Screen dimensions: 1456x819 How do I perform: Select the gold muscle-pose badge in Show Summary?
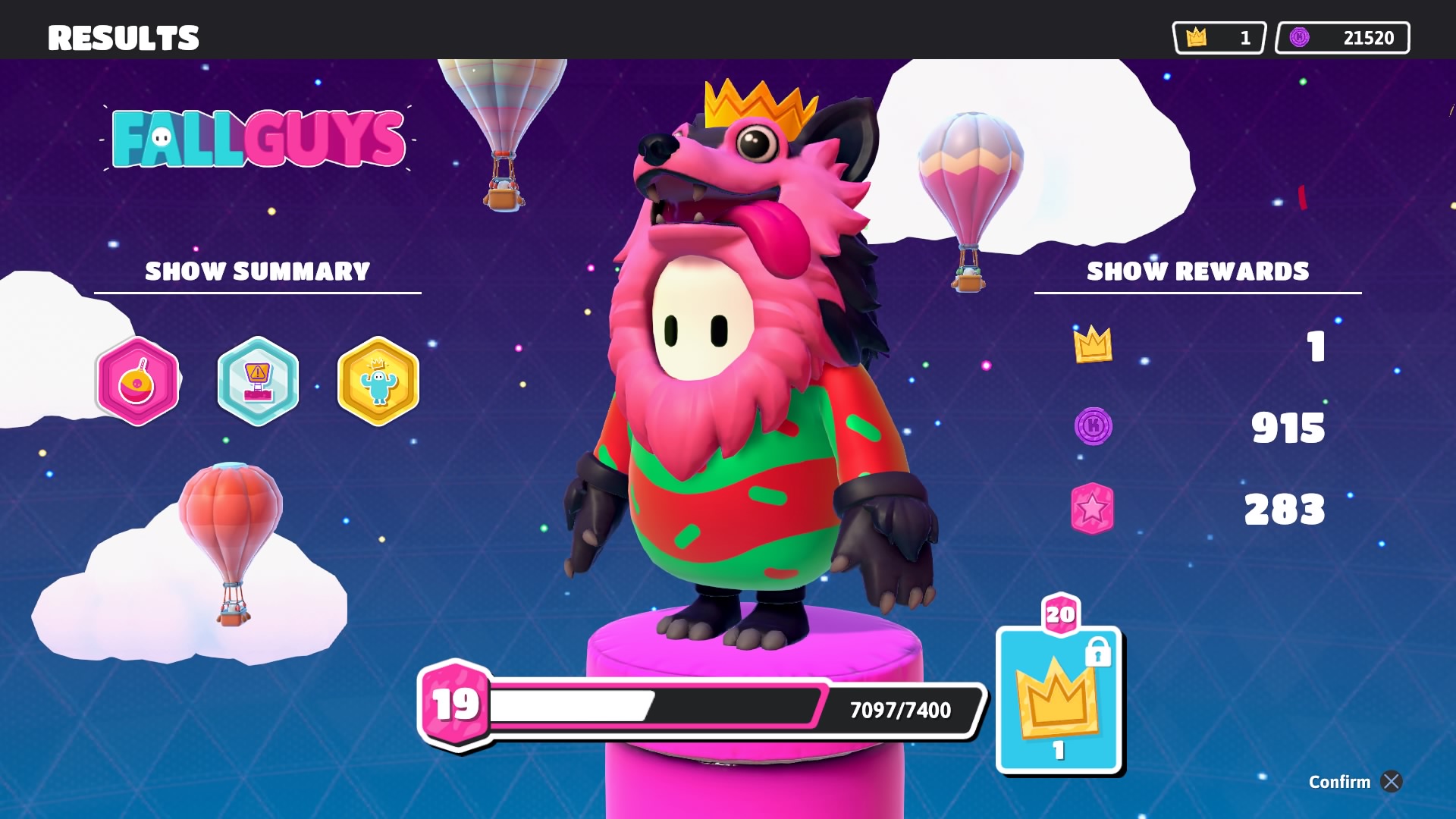378,383
